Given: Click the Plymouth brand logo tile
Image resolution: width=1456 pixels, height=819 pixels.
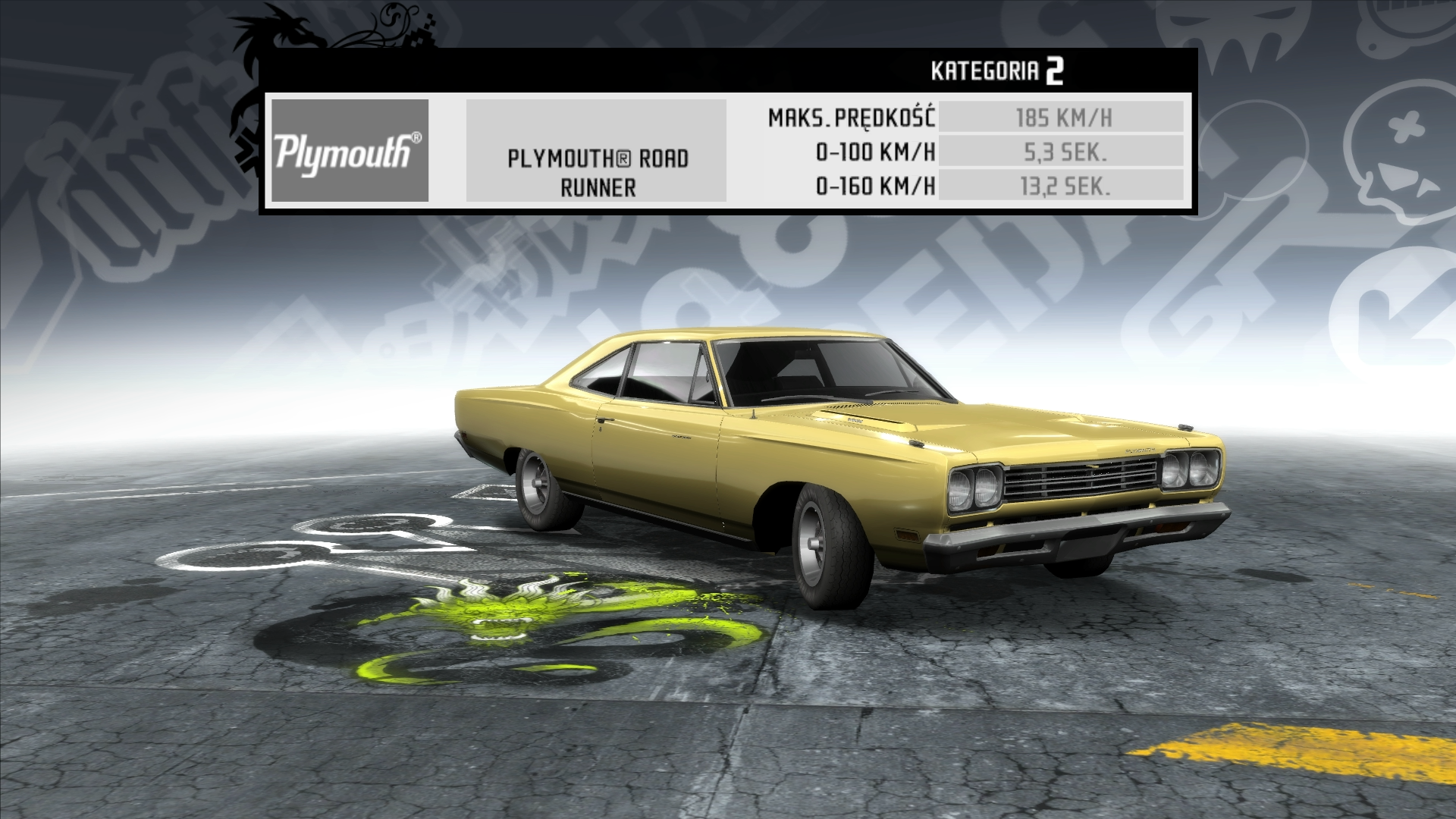Looking at the screenshot, I should click(350, 151).
